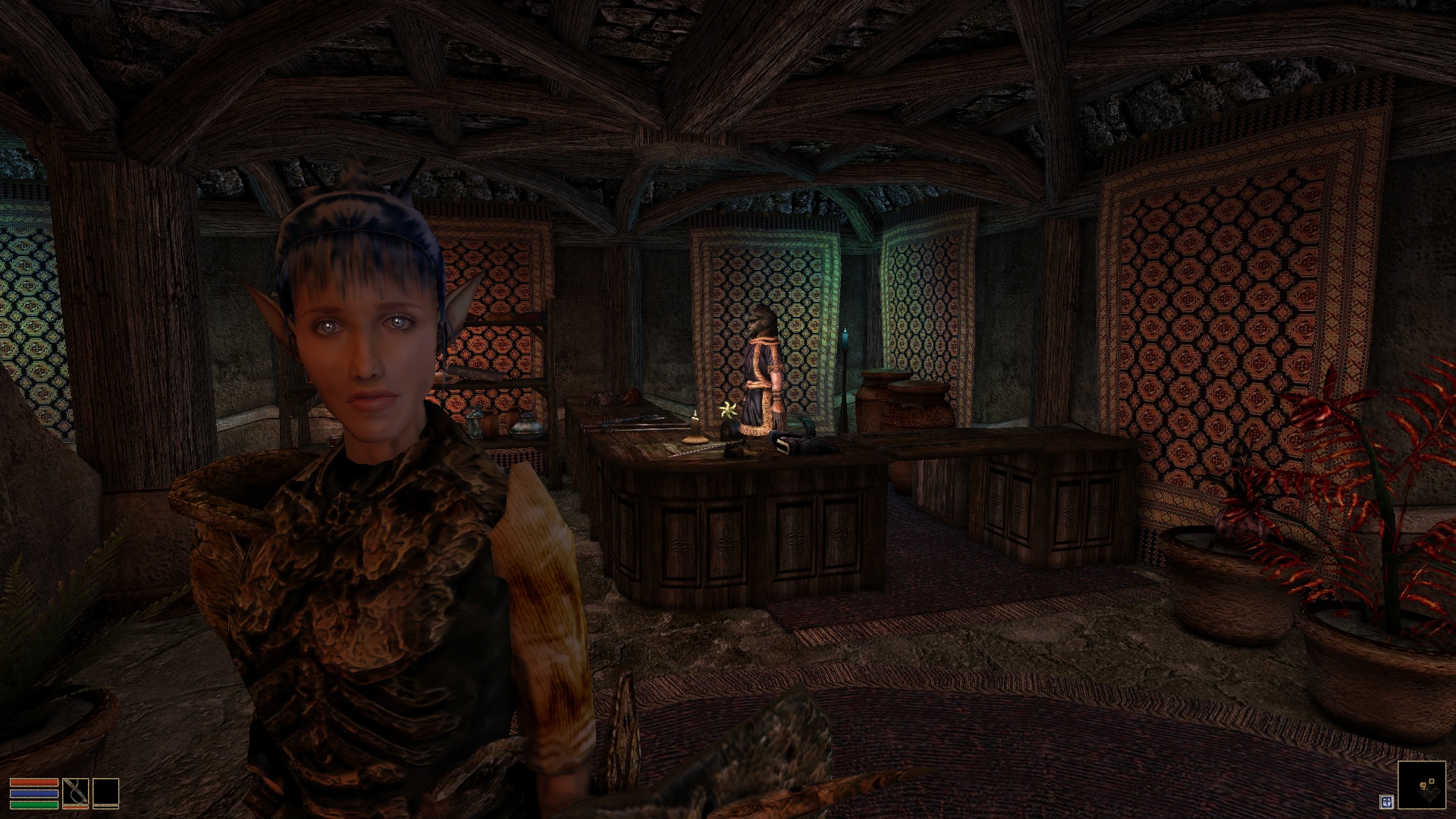
Task: Click the green fatigue bar
Action: click(34, 805)
